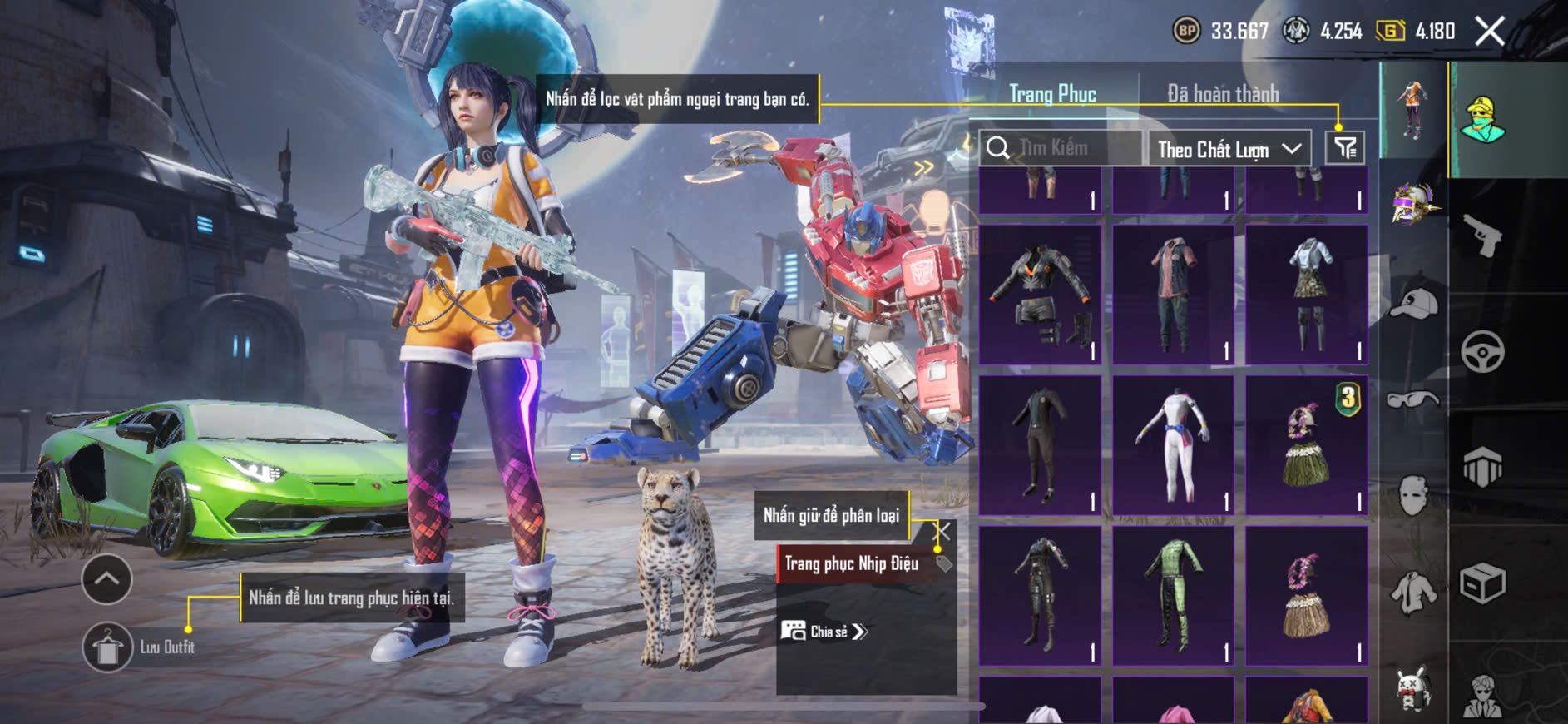Click the Tìm Kiếm search box
This screenshot has width=1568, height=724.
(1061, 148)
